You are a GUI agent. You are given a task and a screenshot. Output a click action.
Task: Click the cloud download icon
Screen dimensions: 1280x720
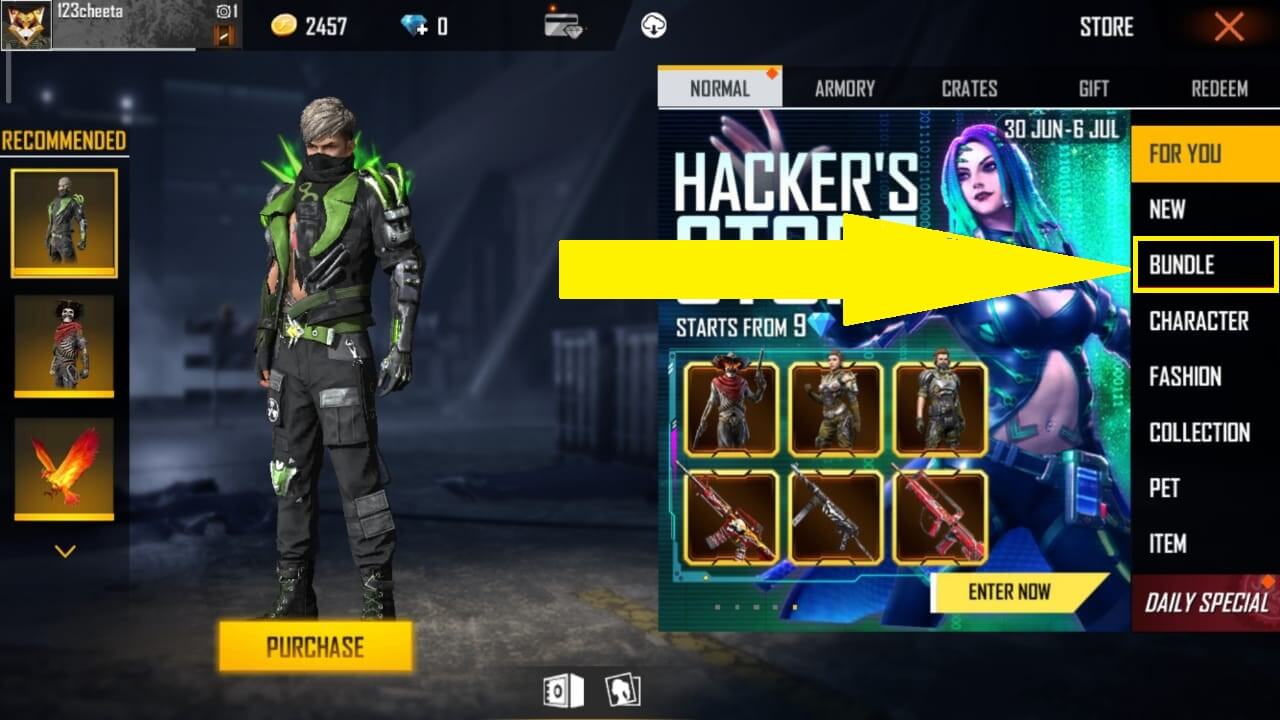click(x=655, y=25)
